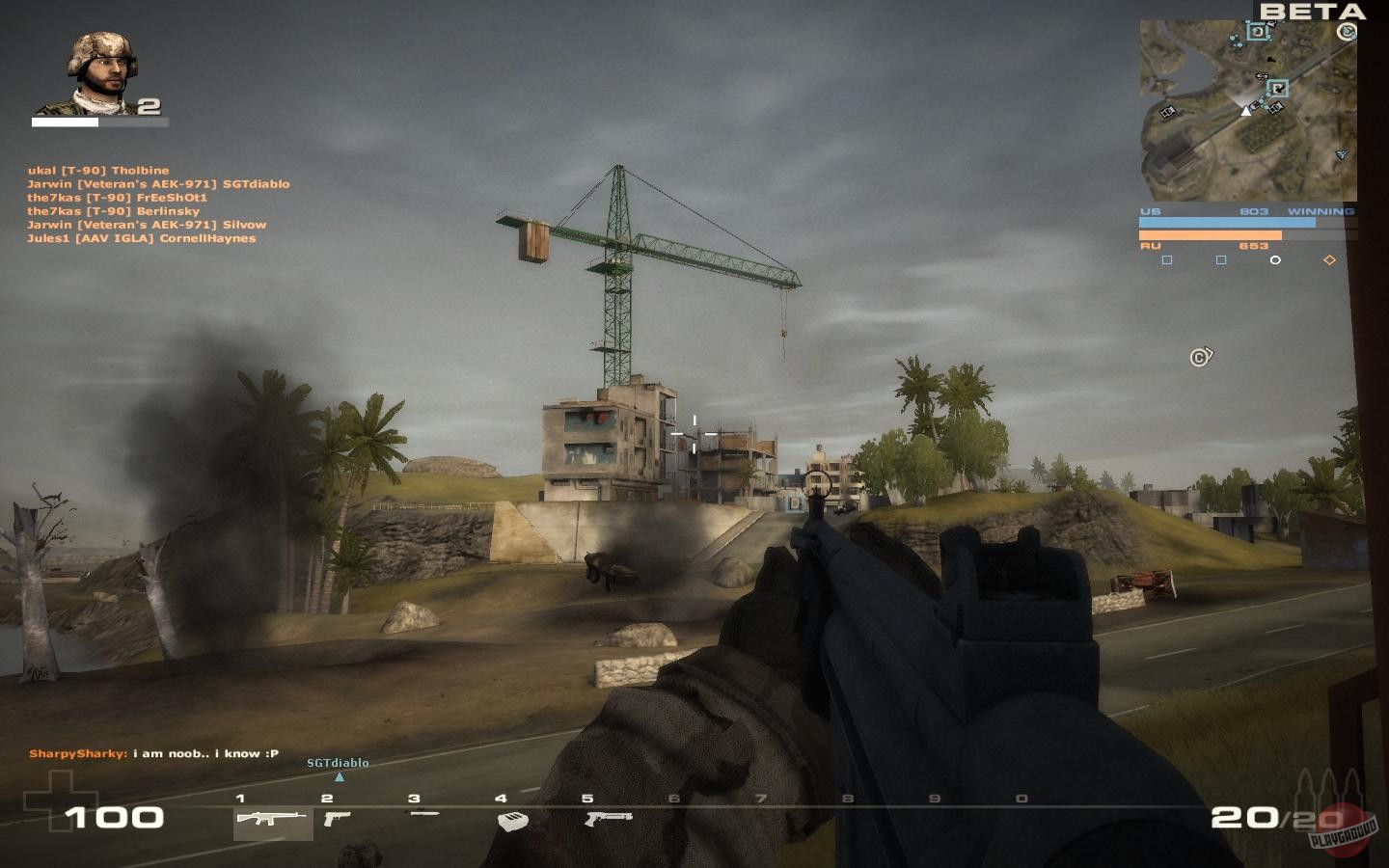
Task: Toggle the first square objective marker below RU score
Action: point(1168,259)
